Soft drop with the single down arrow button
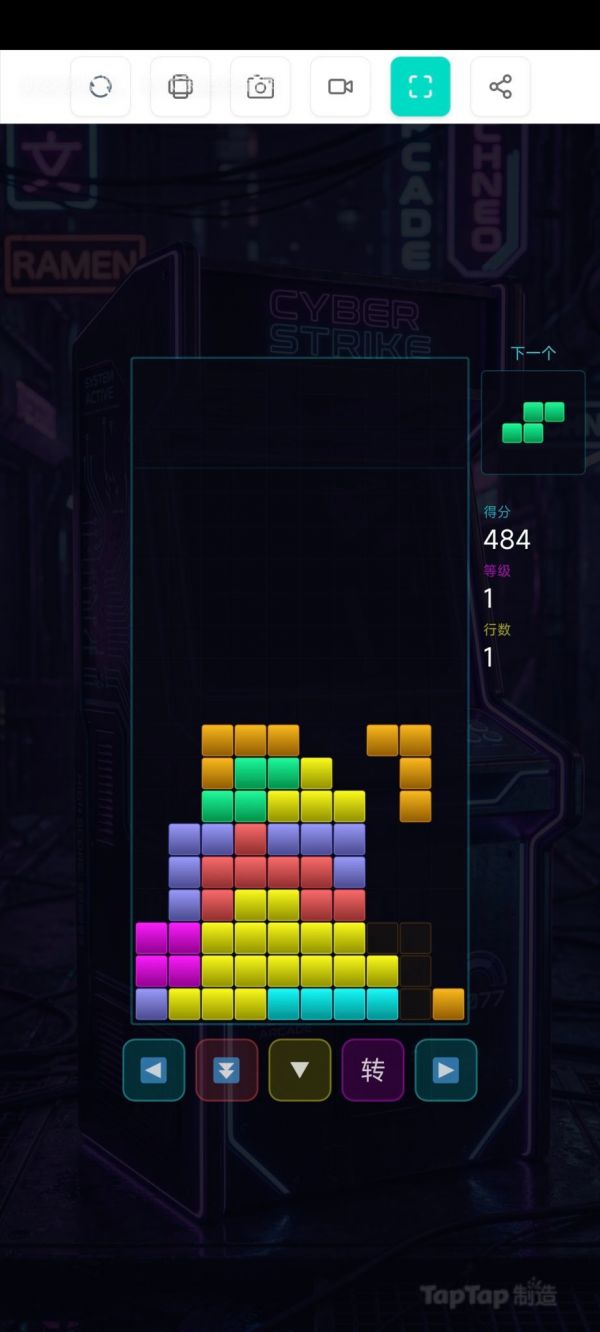The image size is (600, 1332). tap(300, 1070)
